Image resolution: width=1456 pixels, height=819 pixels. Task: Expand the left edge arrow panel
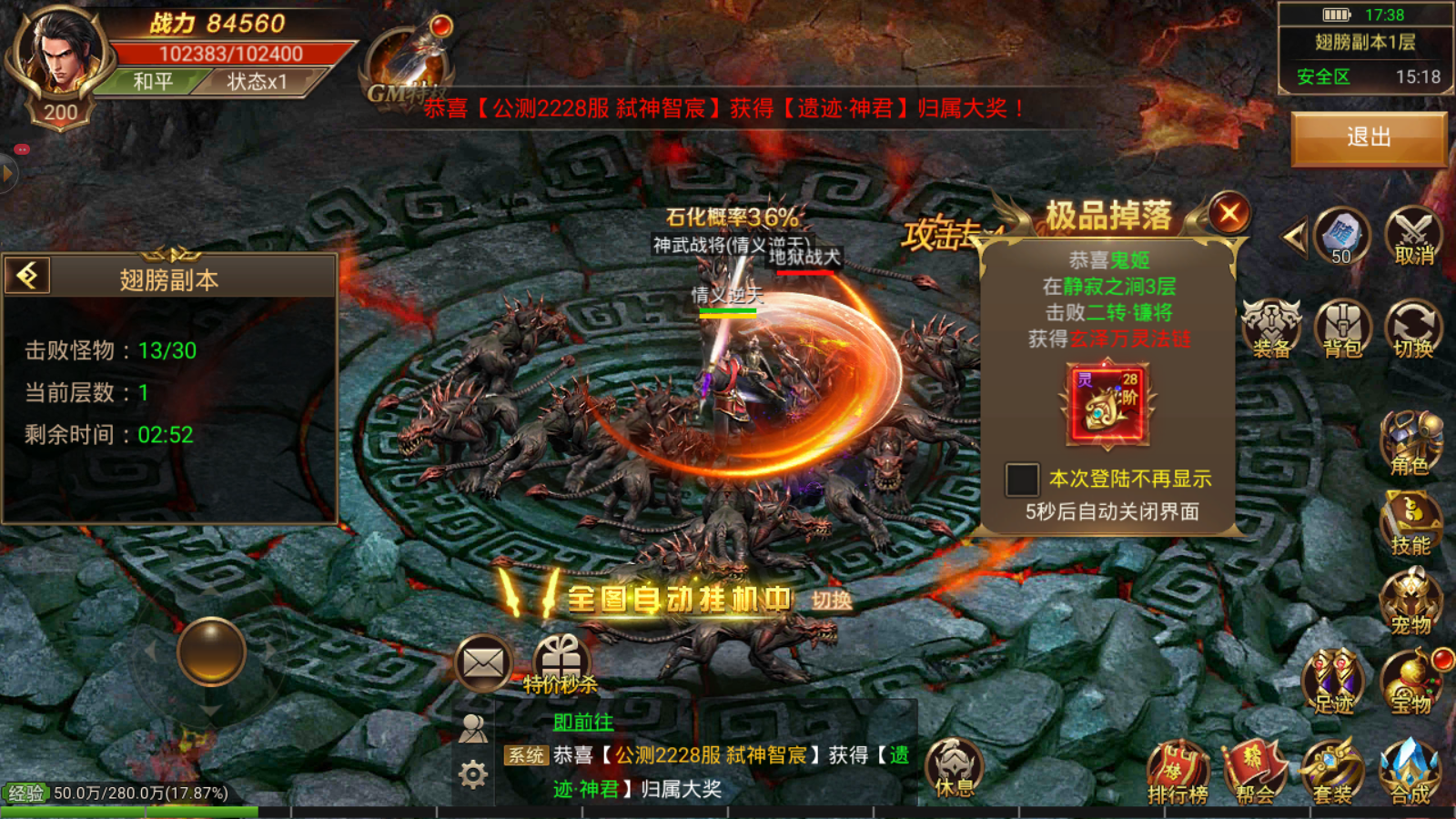pyautogui.click(x=7, y=173)
